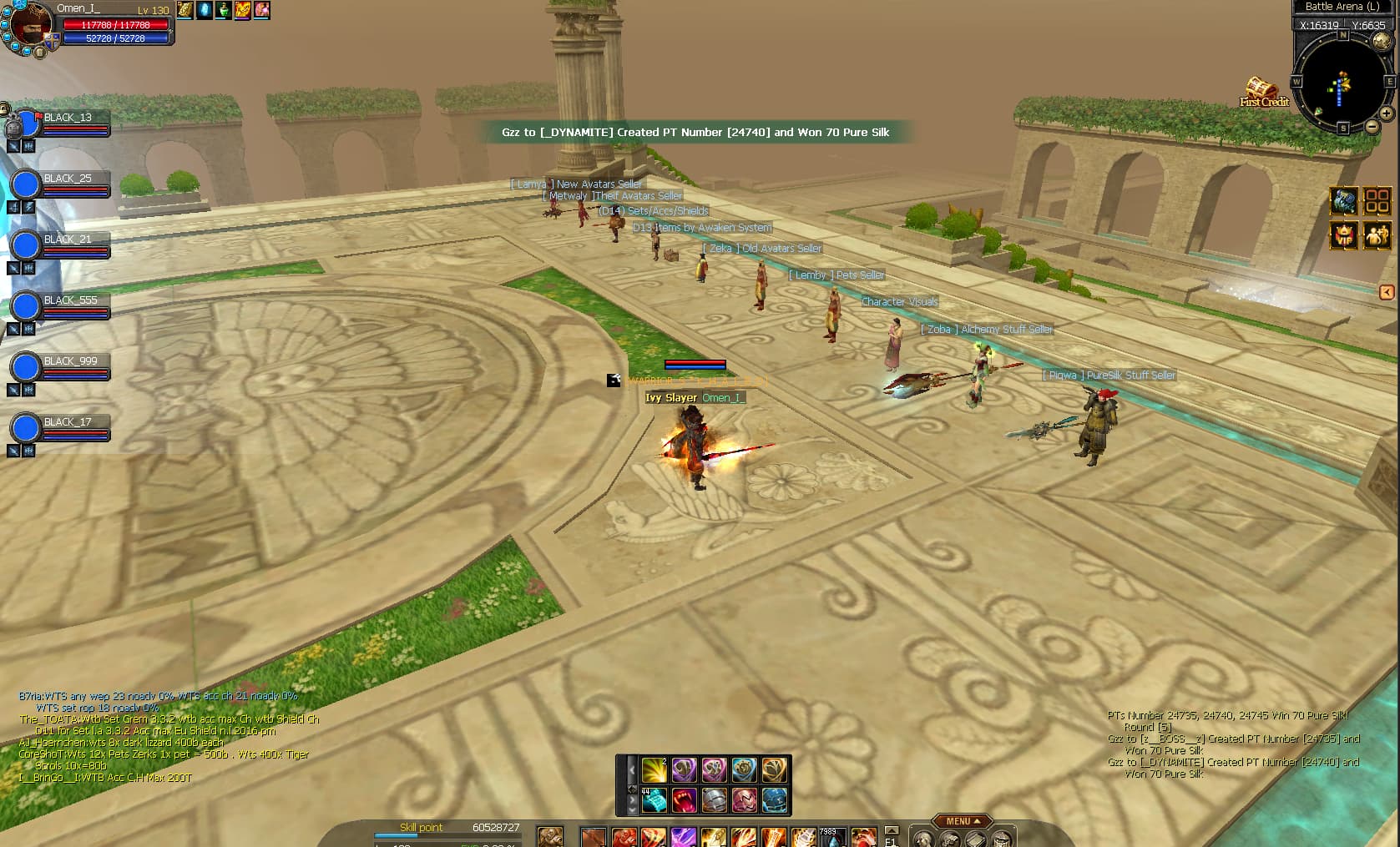Use the yellow-green rays skill slot

click(654, 769)
